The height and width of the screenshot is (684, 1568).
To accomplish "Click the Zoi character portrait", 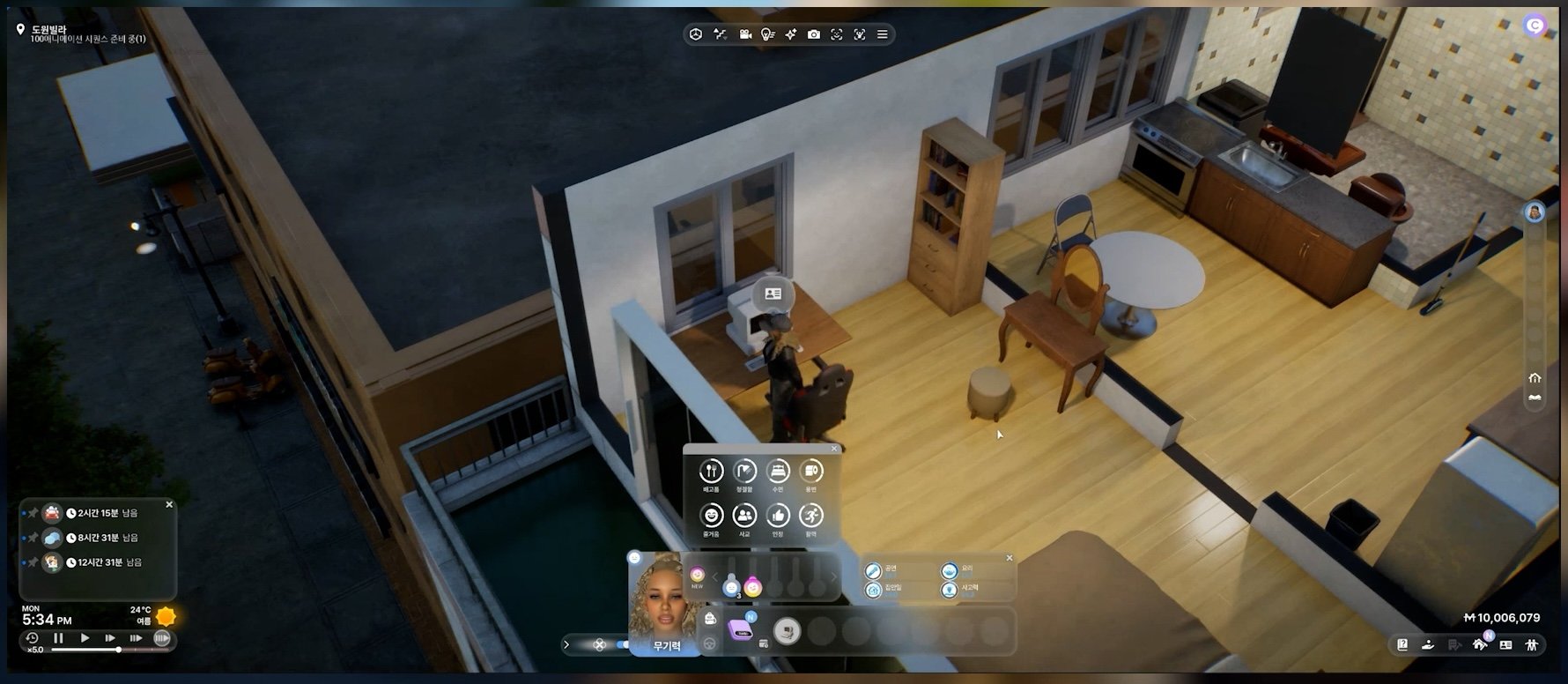I will [665, 599].
